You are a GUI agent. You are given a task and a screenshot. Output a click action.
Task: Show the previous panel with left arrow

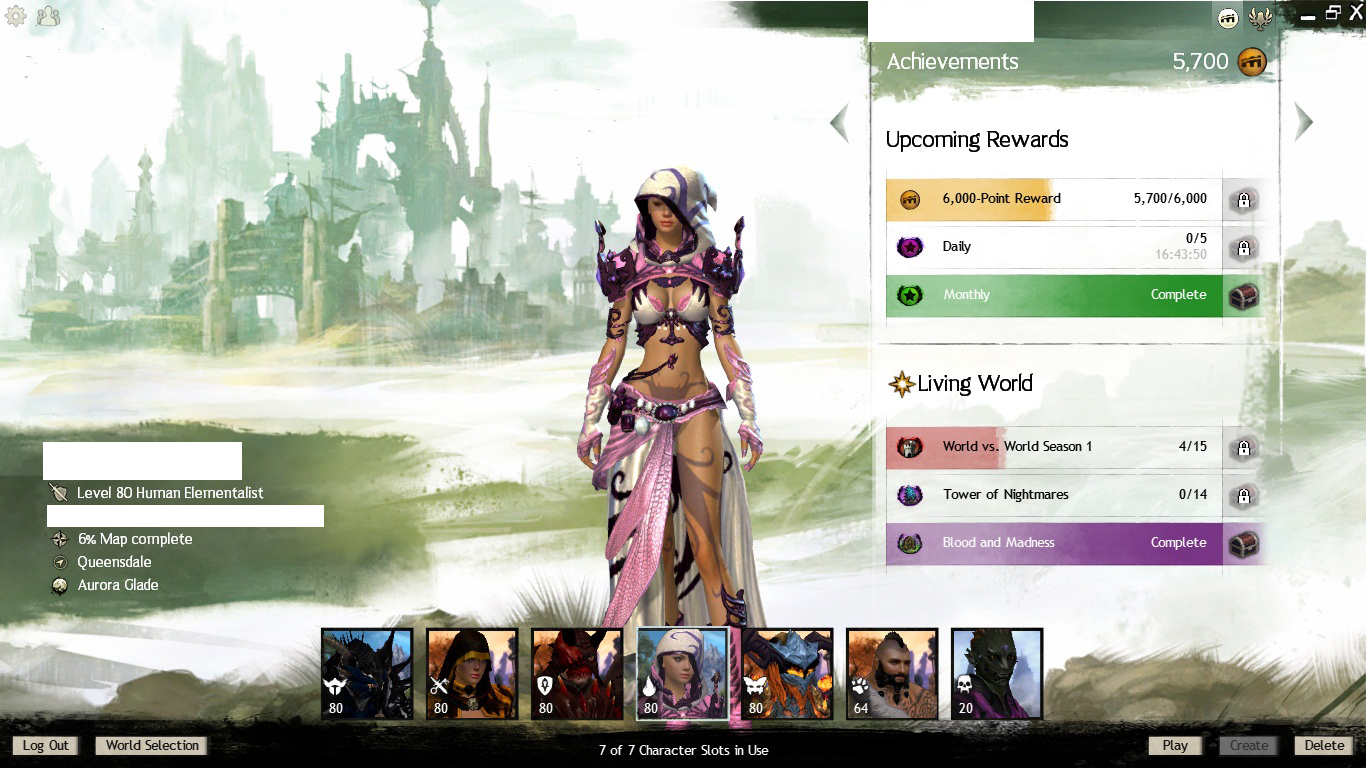(839, 123)
